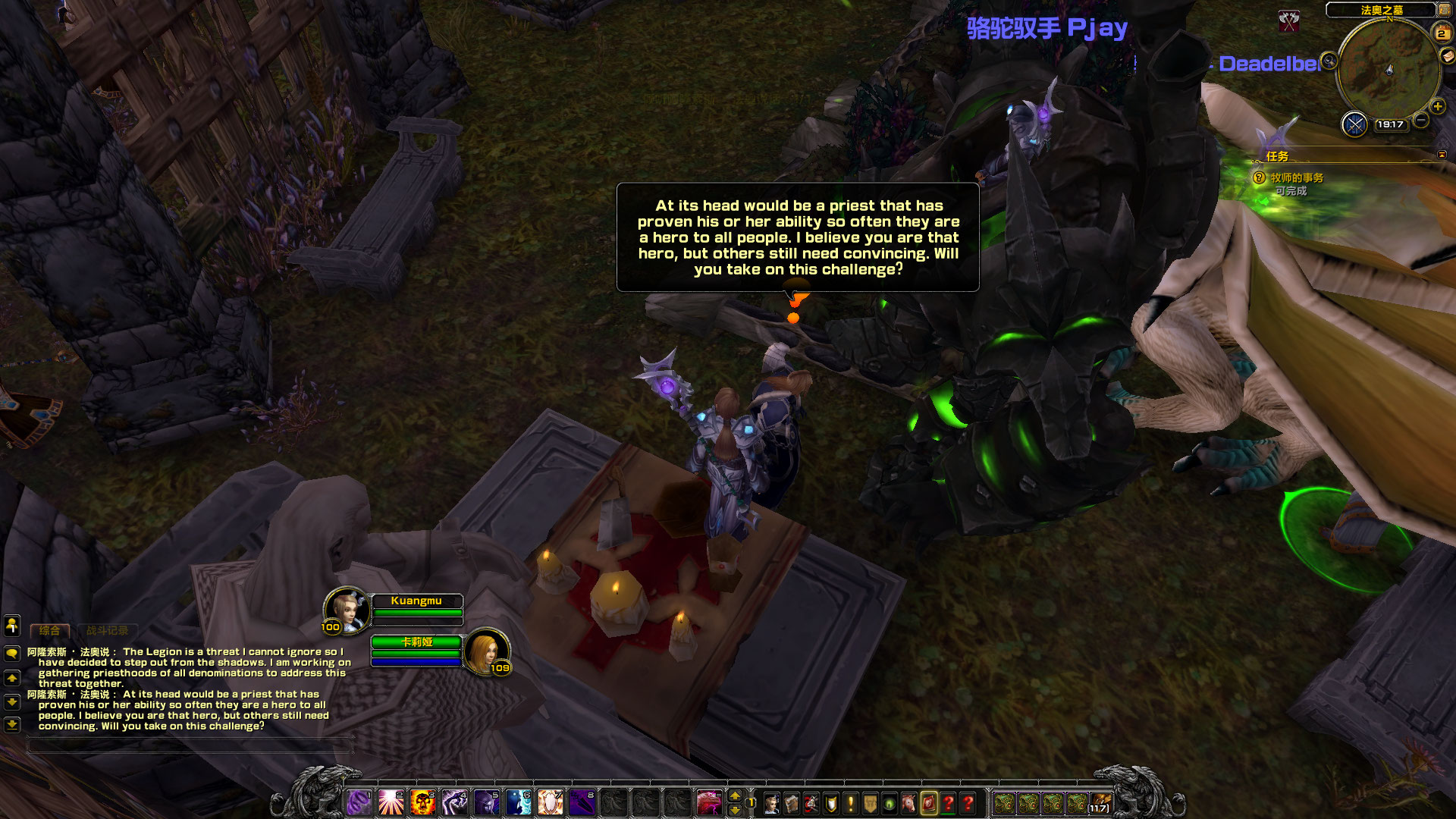Use the white shield ability in slot 7
The width and height of the screenshot is (1456, 819).
(x=550, y=802)
